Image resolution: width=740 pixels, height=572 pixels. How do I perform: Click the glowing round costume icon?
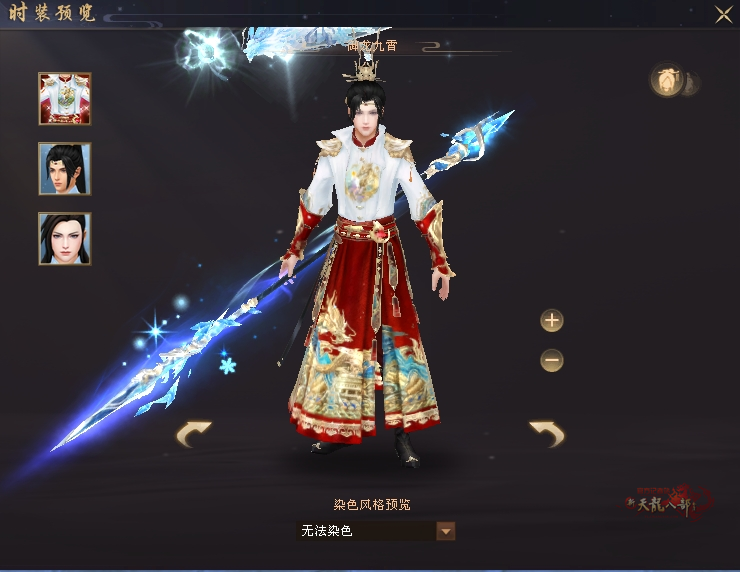click(x=666, y=81)
